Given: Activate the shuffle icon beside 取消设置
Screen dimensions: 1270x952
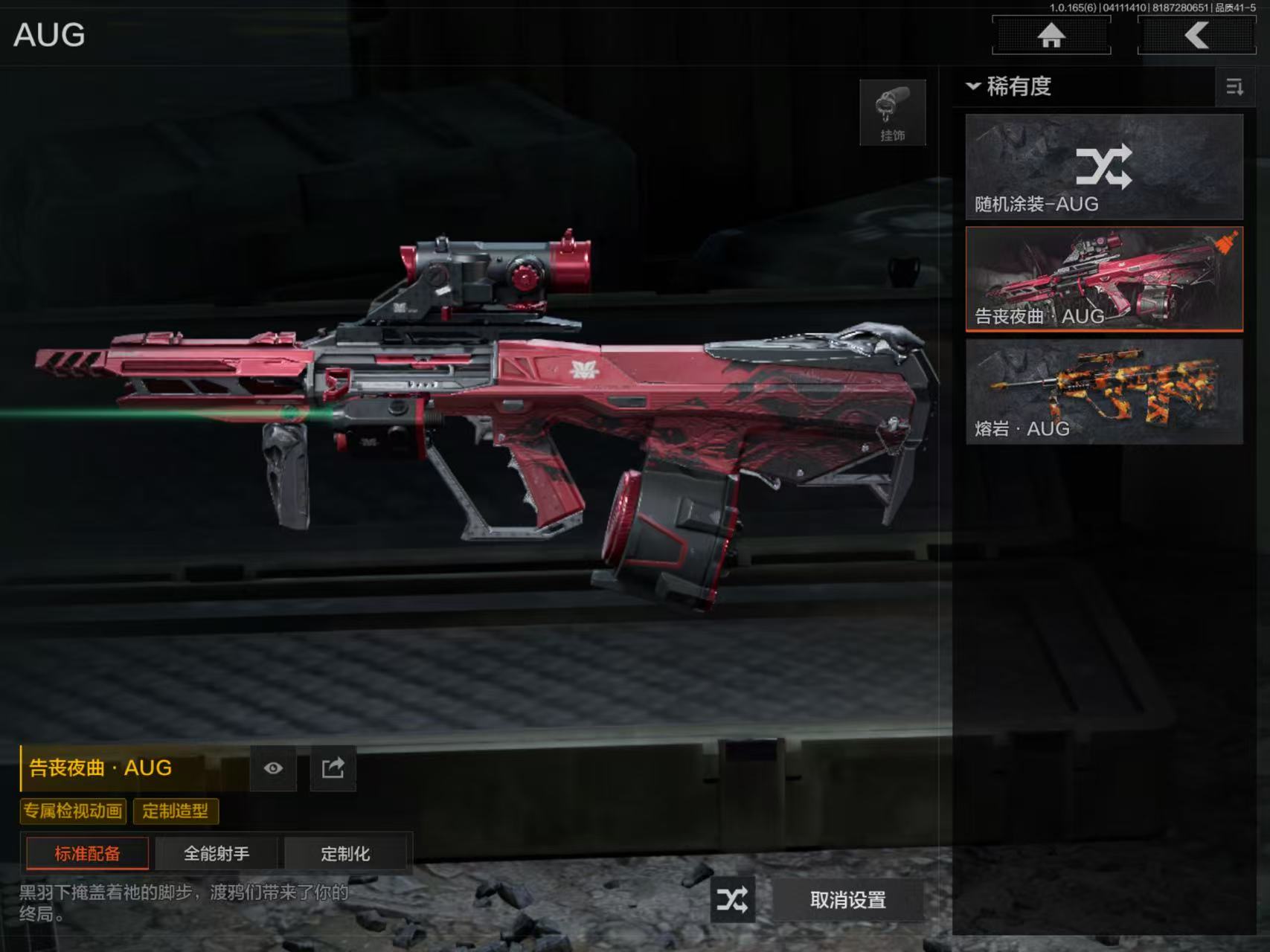Looking at the screenshot, I should coord(732,900).
